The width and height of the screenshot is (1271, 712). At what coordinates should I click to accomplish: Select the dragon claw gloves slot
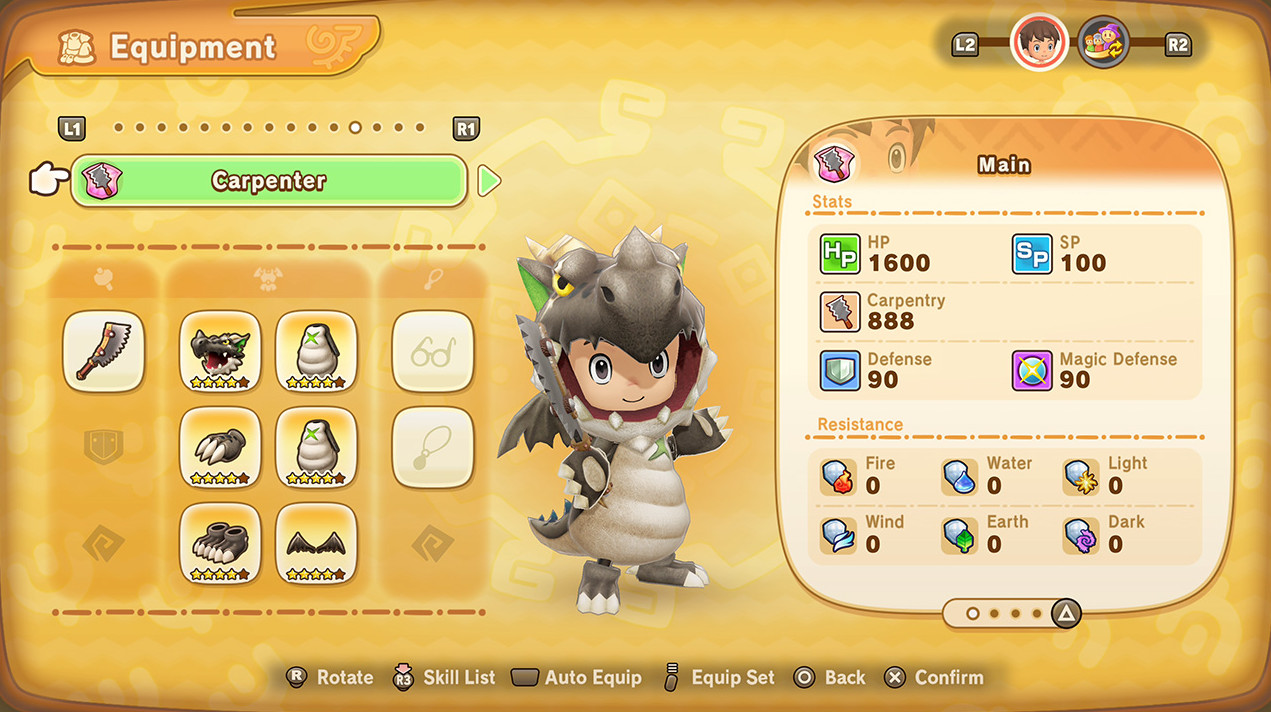[220, 447]
